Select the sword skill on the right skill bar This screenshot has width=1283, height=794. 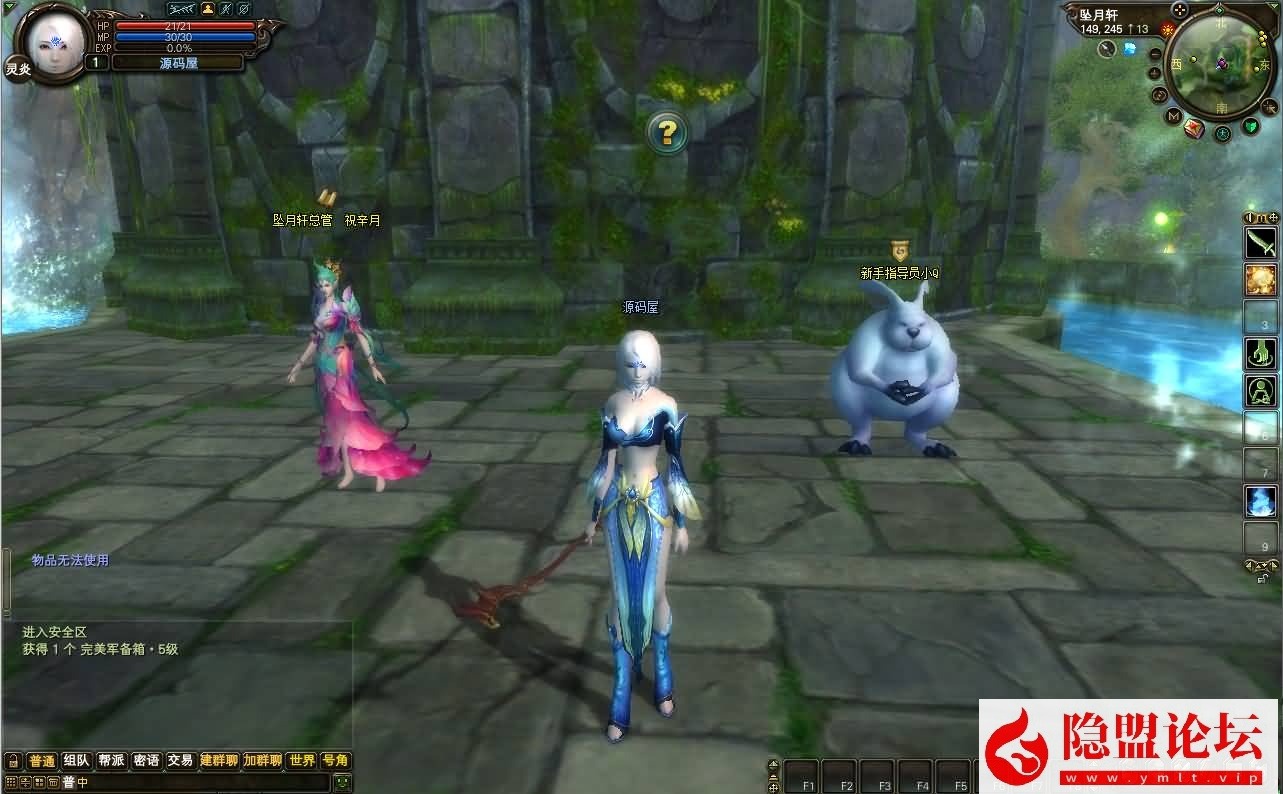pos(1261,243)
